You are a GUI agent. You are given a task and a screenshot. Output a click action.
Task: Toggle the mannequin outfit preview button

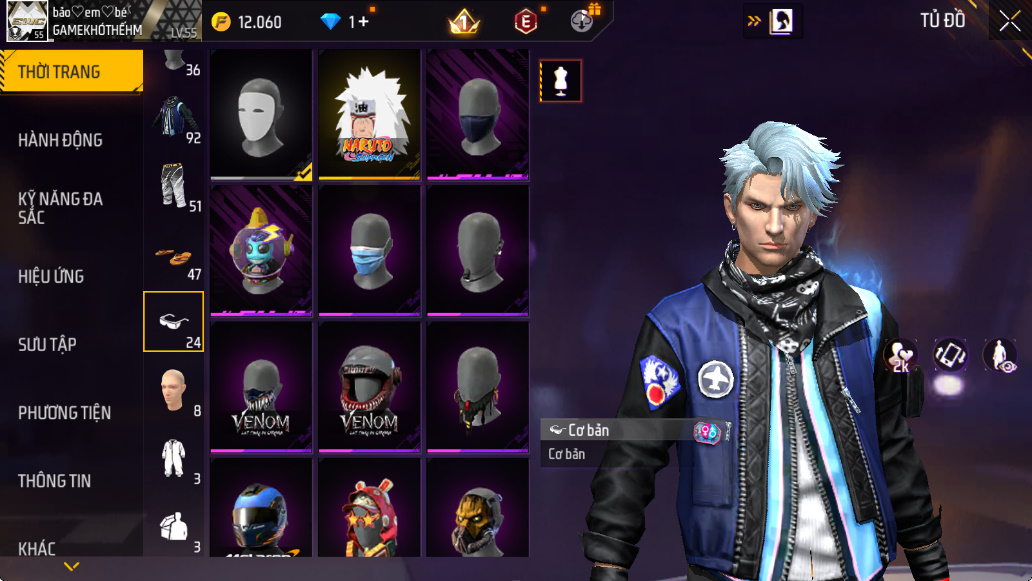(561, 81)
